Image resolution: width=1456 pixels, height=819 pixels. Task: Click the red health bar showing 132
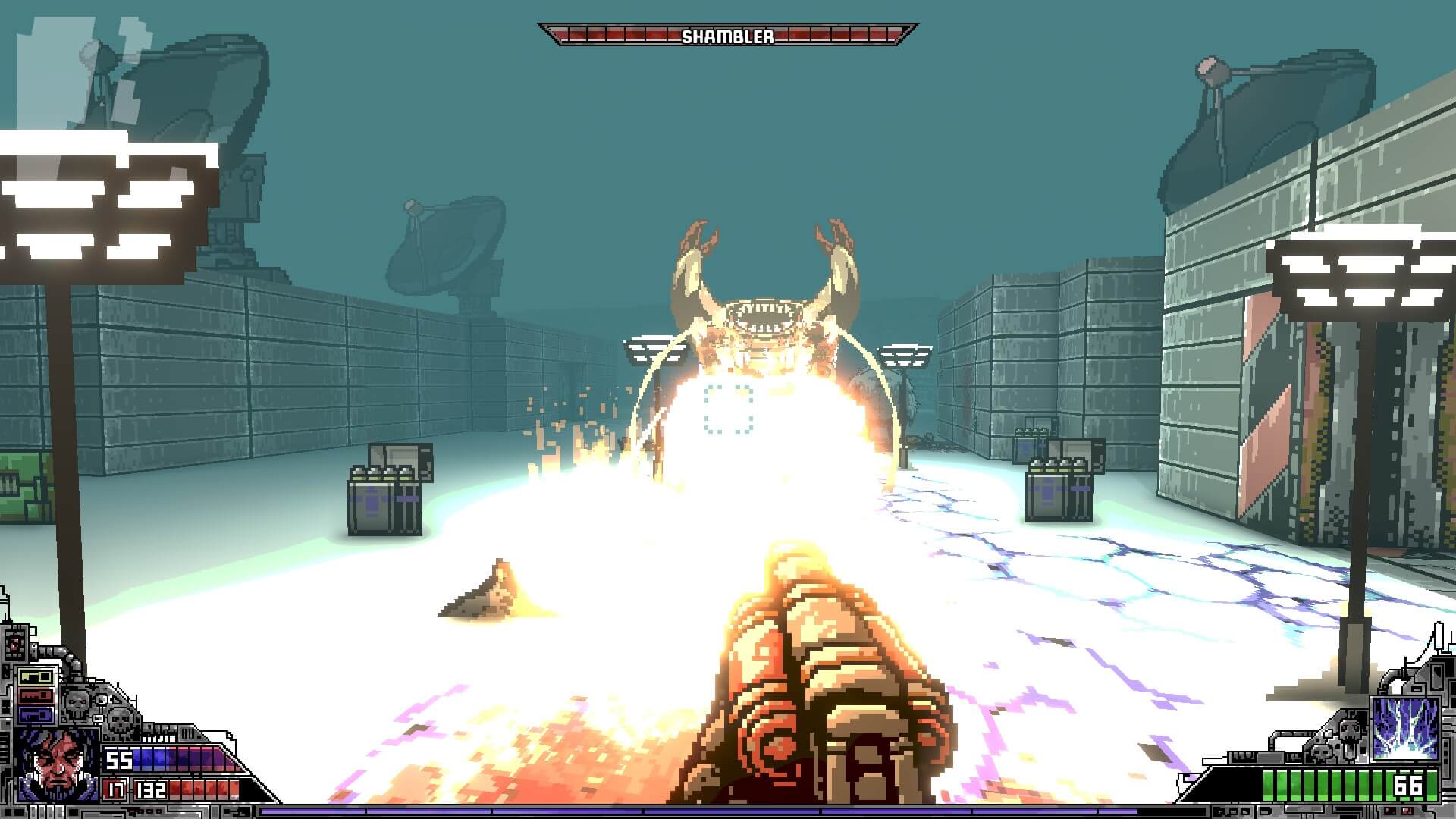pyautogui.click(x=202, y=789)
